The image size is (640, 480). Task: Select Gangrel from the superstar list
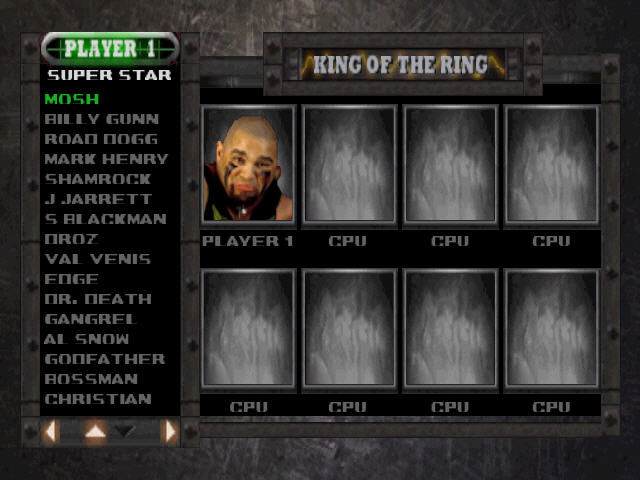(x=90, y=319)
